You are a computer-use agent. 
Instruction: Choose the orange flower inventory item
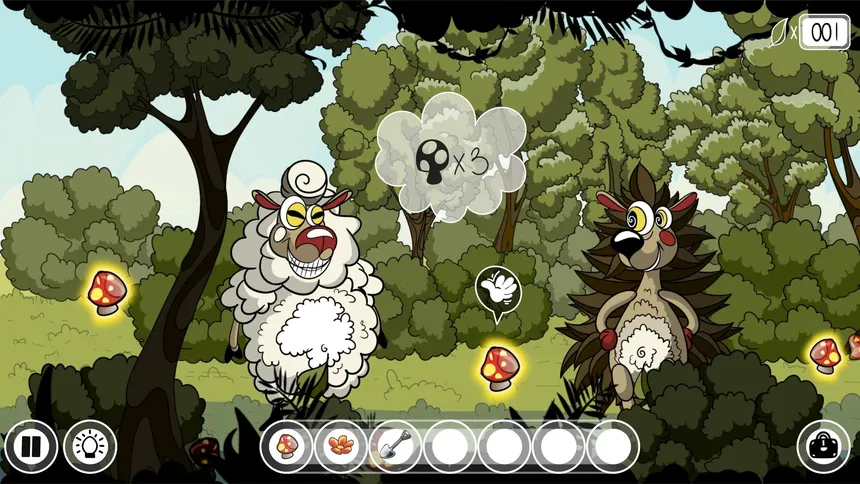pyautogui.click(x=341, y=446)
